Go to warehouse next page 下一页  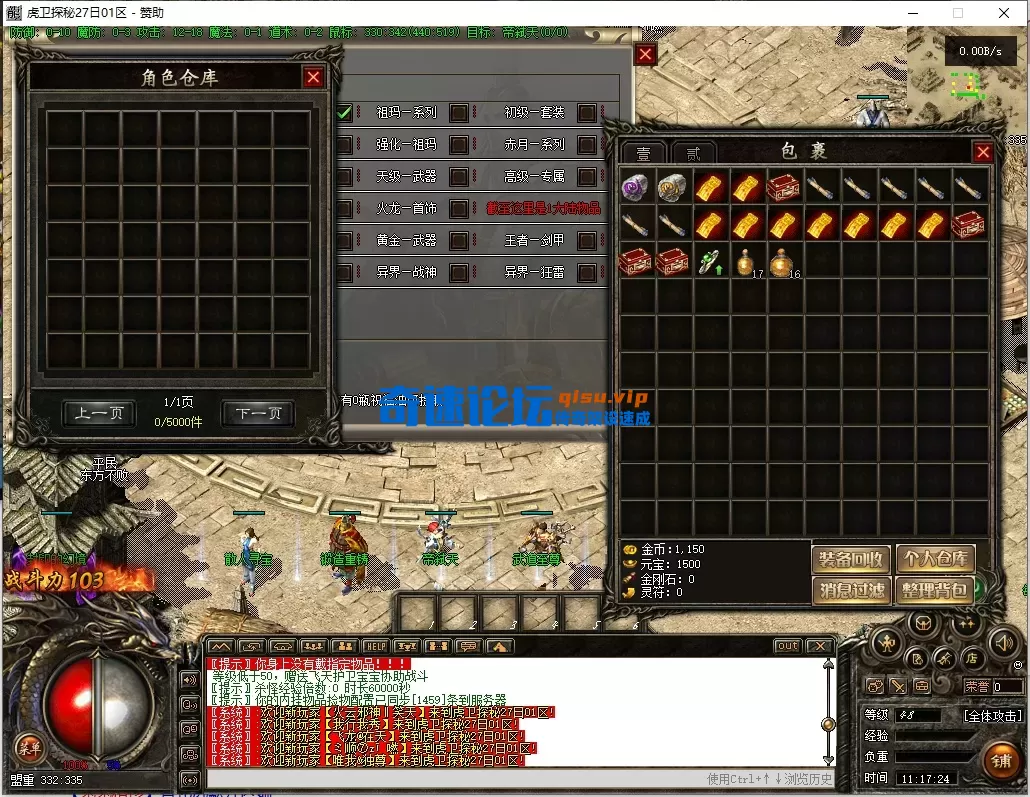(x=258, y=413)
